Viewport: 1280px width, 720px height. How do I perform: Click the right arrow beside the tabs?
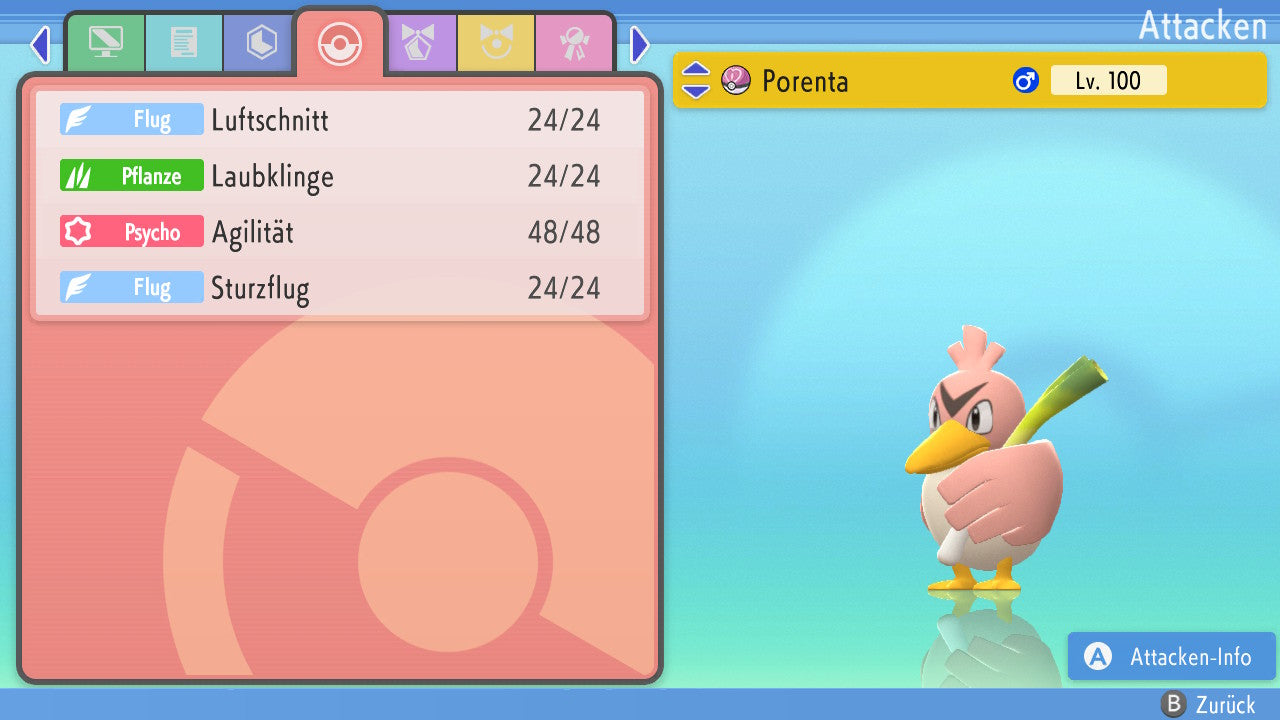[640, 44]
